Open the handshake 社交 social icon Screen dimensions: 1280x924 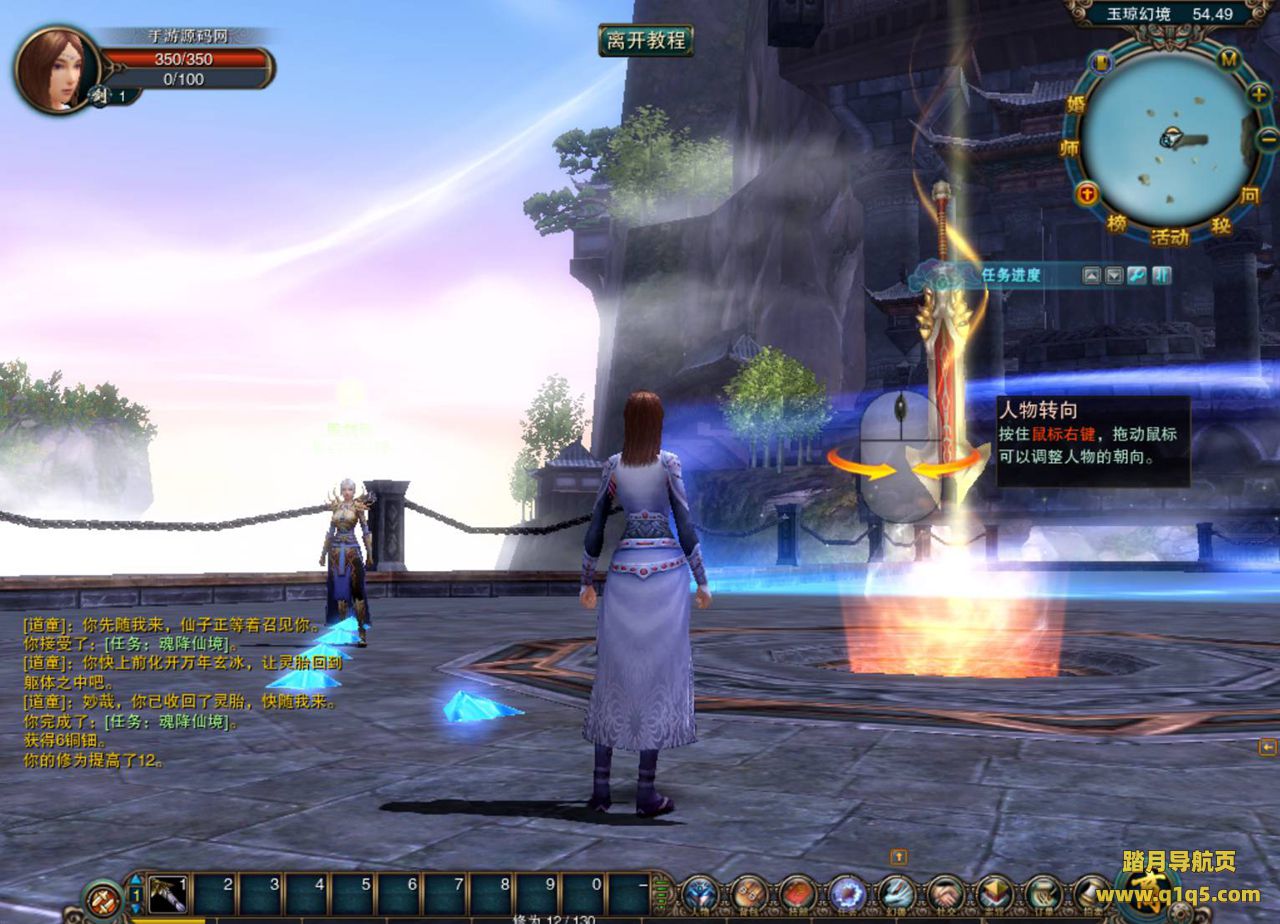click(946, 893)
